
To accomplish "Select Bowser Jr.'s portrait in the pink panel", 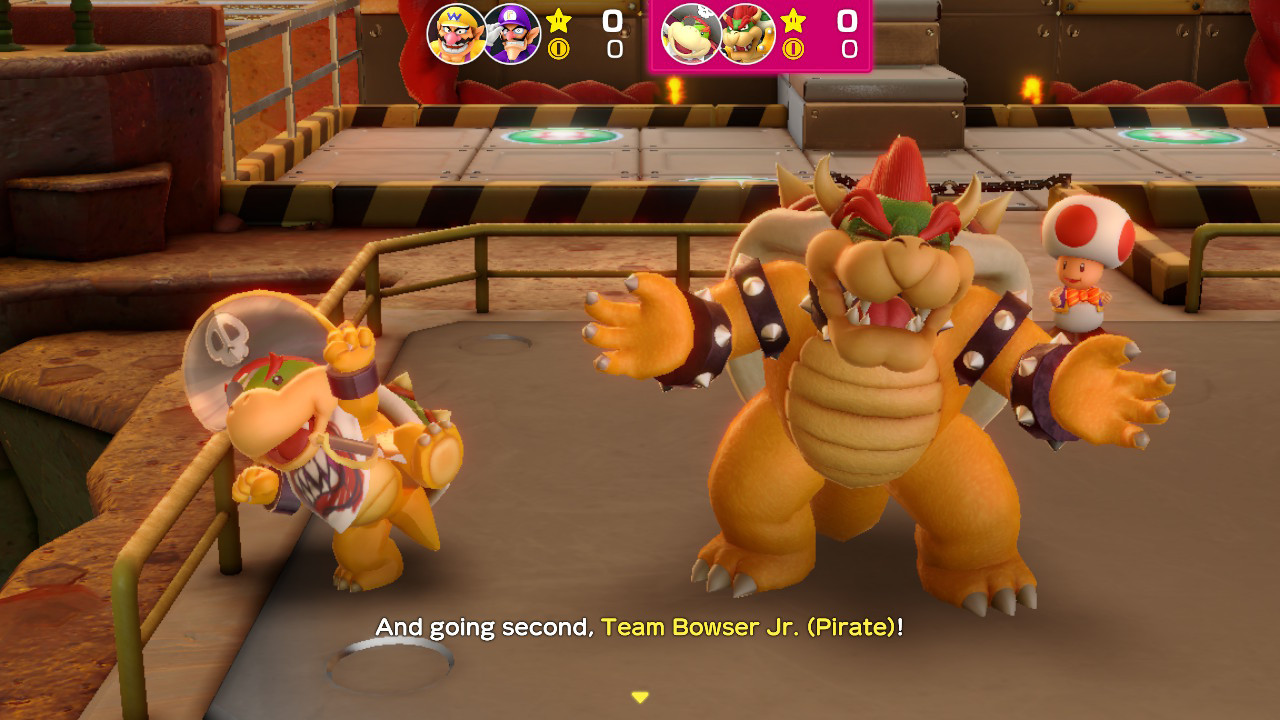I will tap(692, 33).
